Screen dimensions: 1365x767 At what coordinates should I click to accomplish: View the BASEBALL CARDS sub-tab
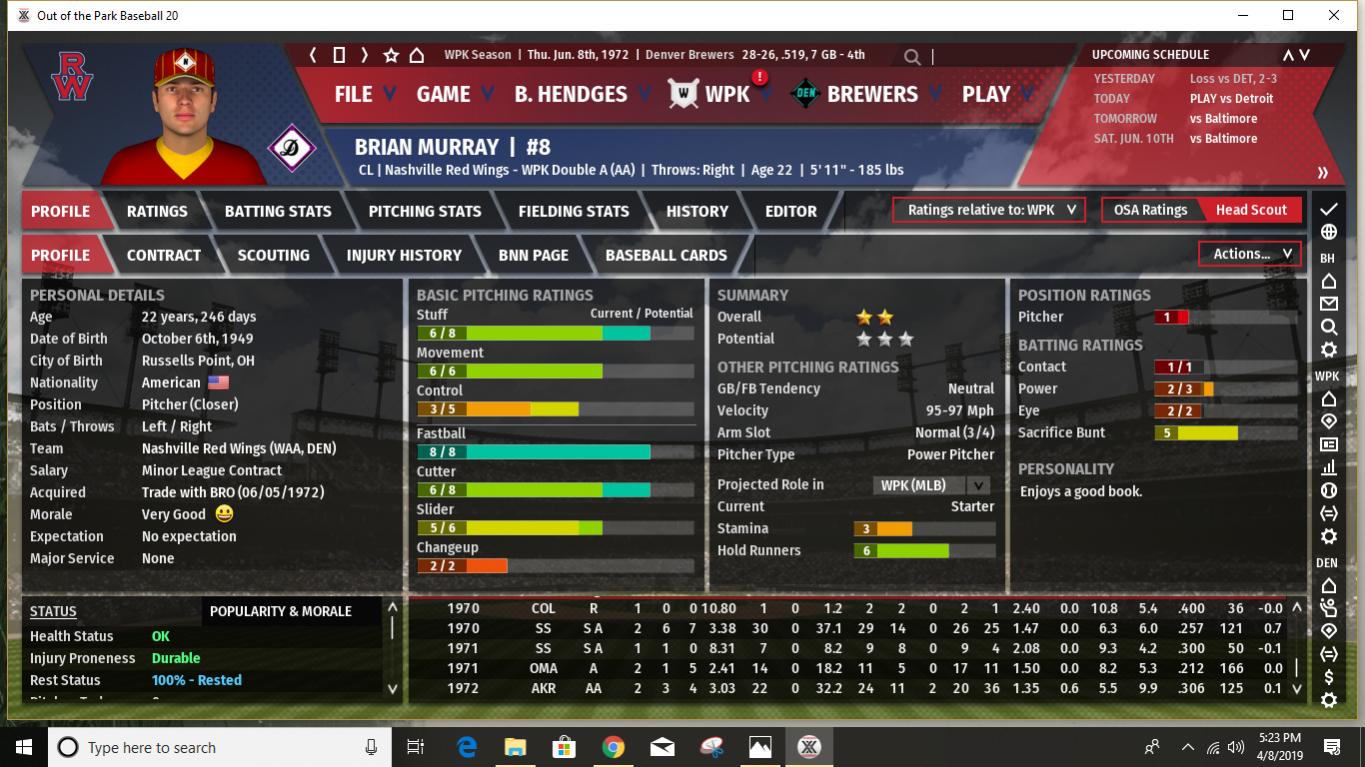pyautogui.click(x=666, y=255)
